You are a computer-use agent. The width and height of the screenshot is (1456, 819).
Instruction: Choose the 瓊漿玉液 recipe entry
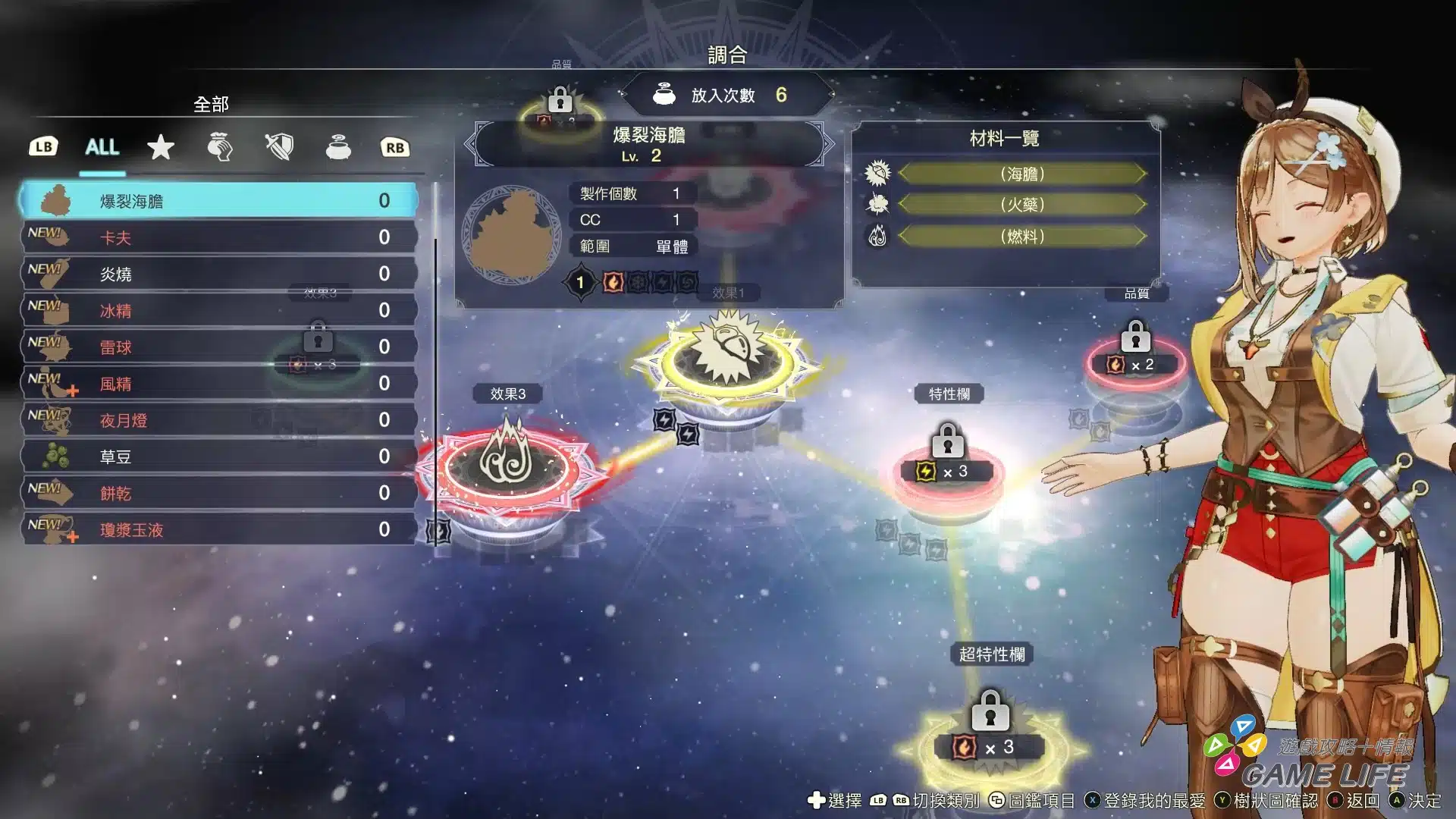point(218,529)
